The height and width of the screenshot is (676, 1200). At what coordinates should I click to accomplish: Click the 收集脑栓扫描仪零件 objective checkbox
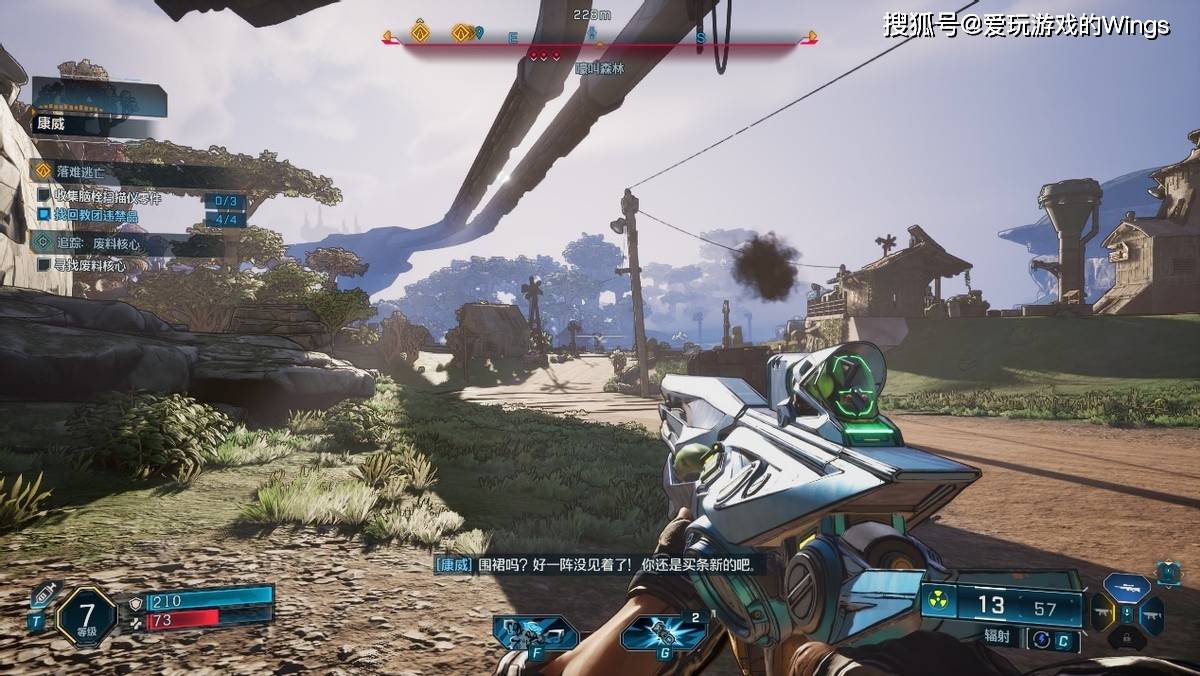pos(44,197)
